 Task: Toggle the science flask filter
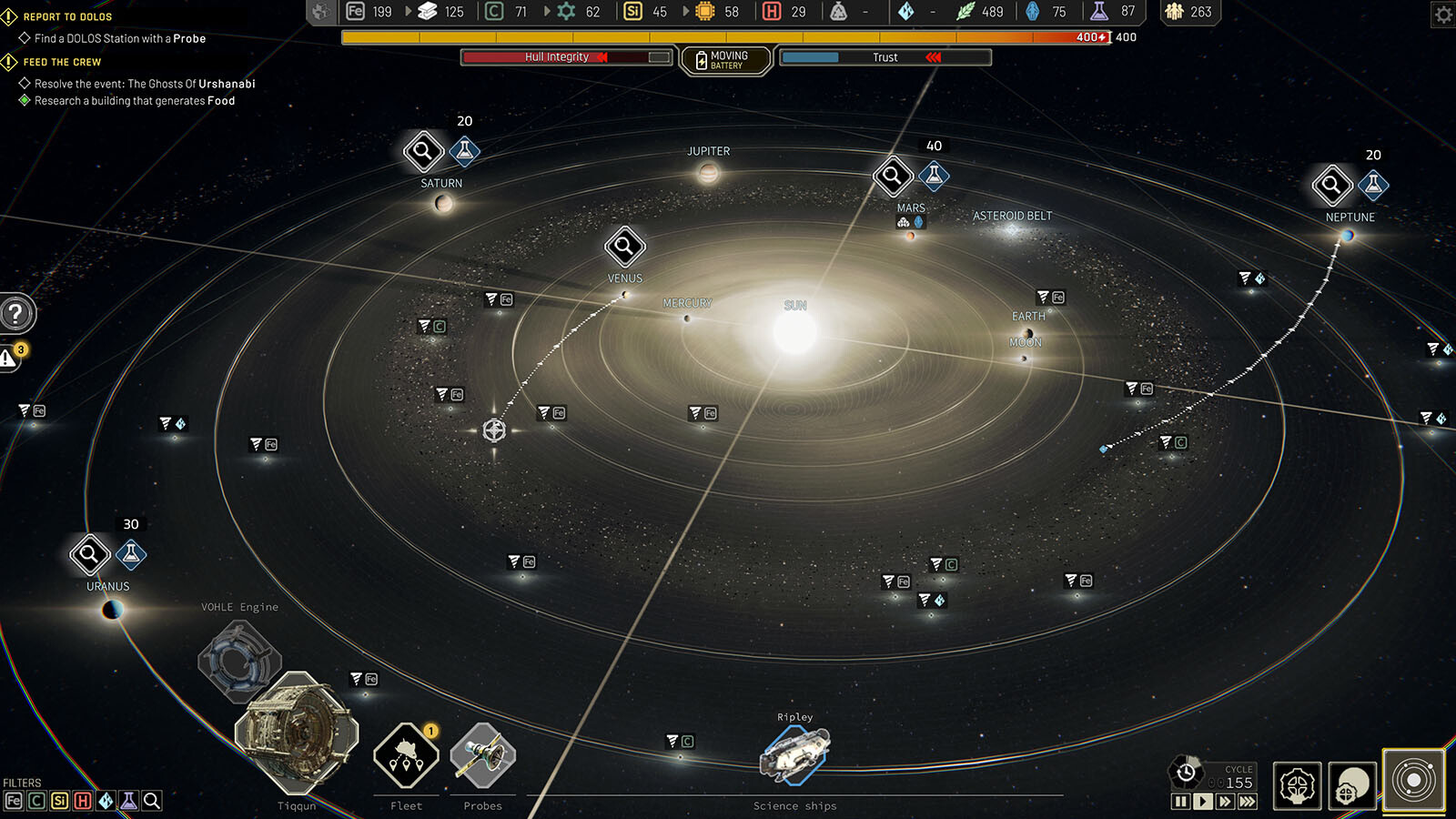128,801
